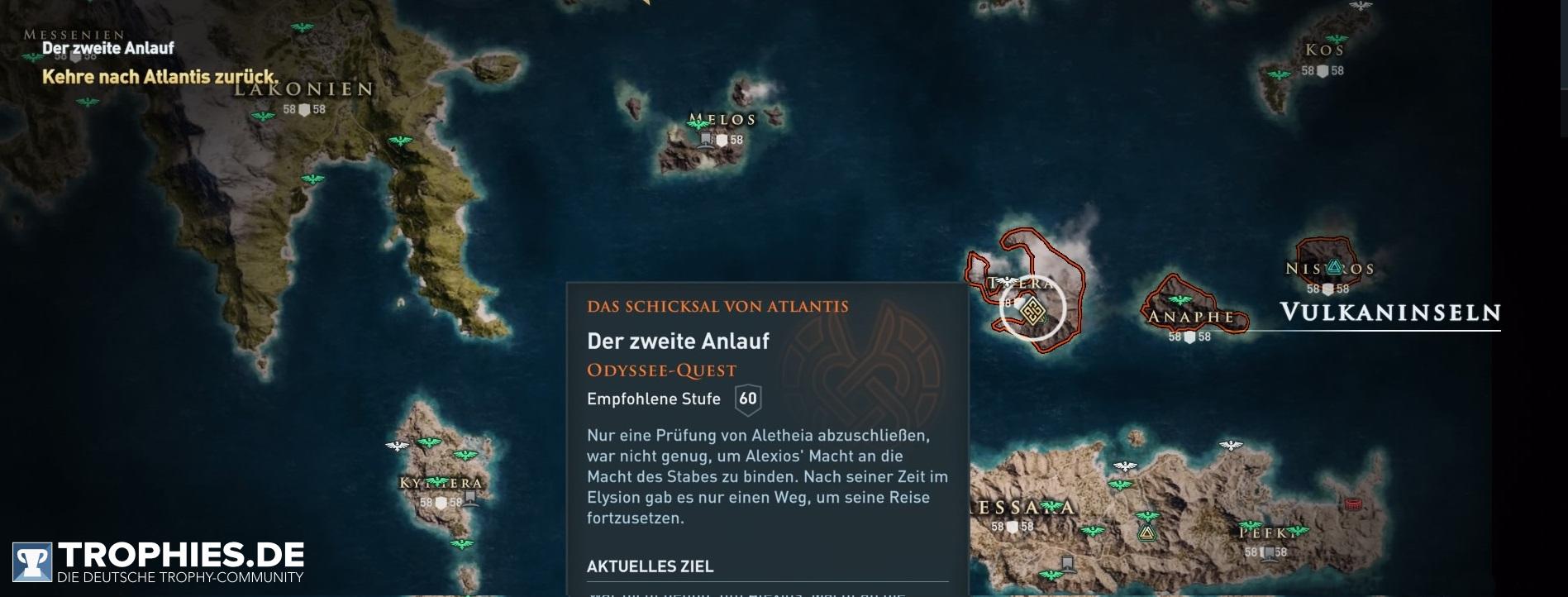Select the green viewpoint eagle on Anaphe
This screenshot has width=1568, height=597.
pyautogui.click(x=1180, y=301)
